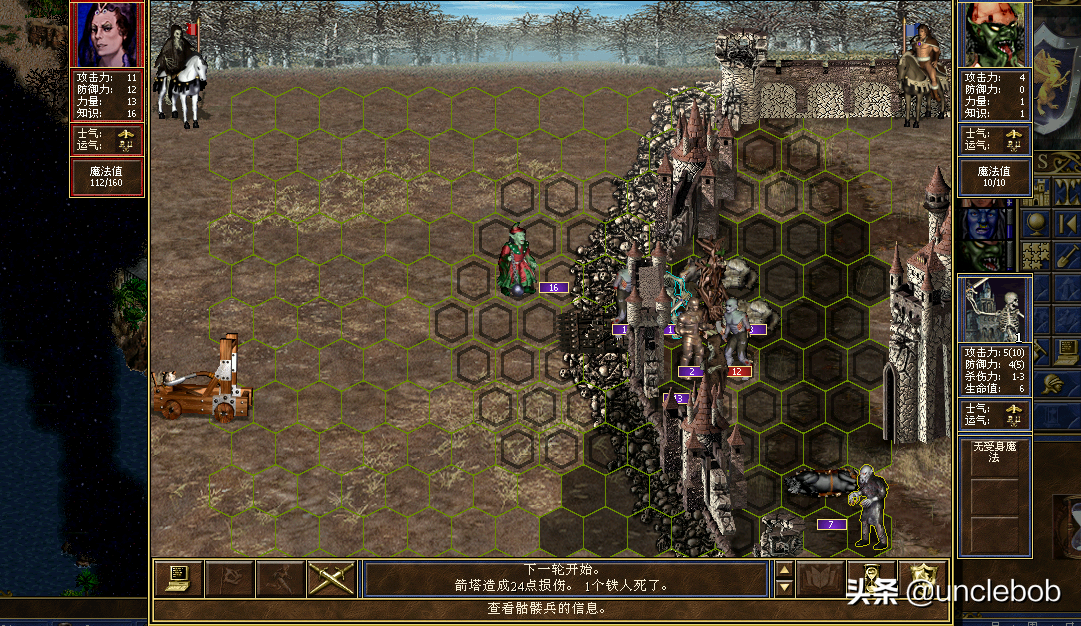Screen dimensions: 1081x626
Task: Click the combat log down arrow
Action: click(785, 588)
